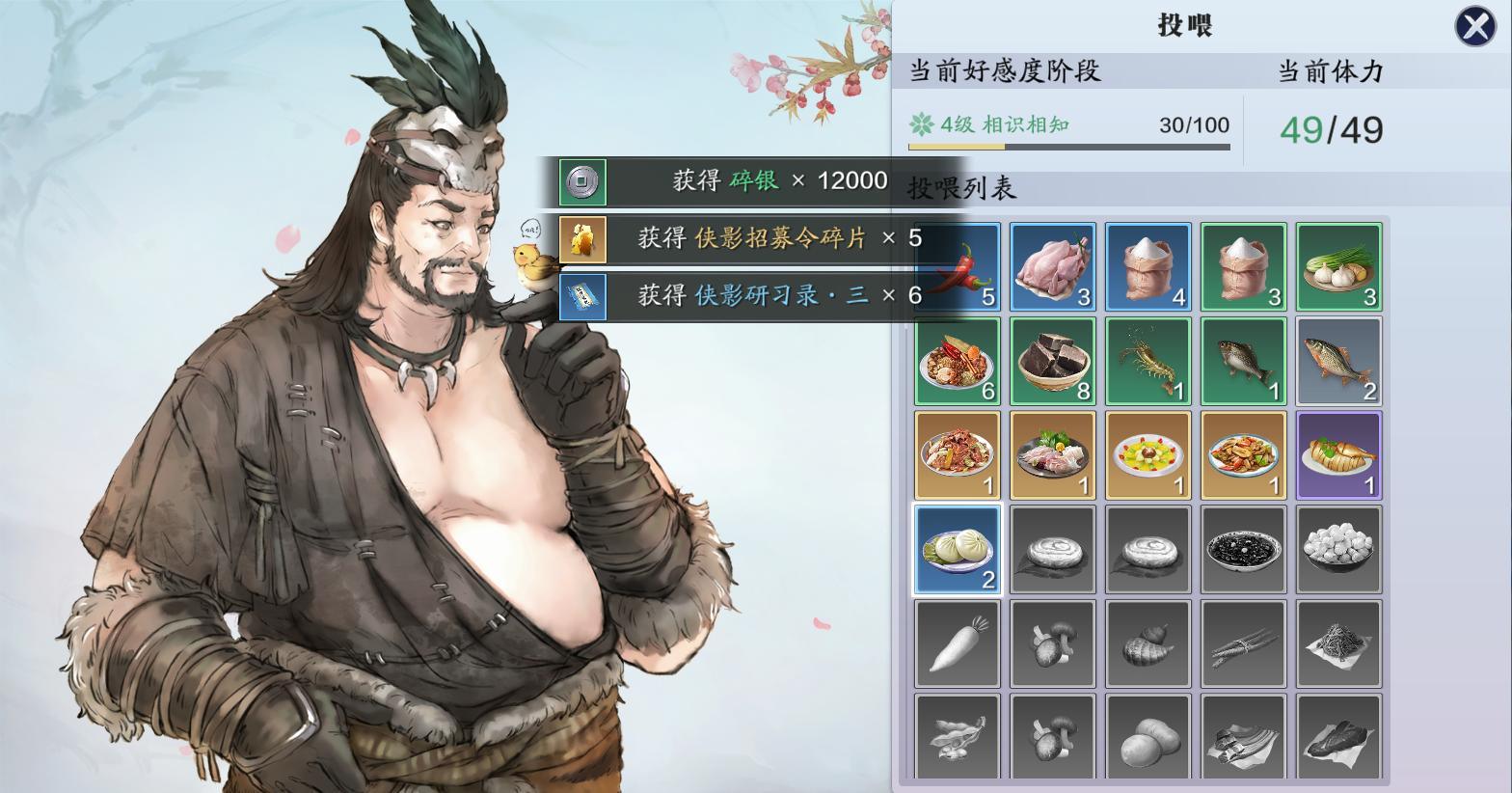Select the carp item with count 2

click(1338, 361)
